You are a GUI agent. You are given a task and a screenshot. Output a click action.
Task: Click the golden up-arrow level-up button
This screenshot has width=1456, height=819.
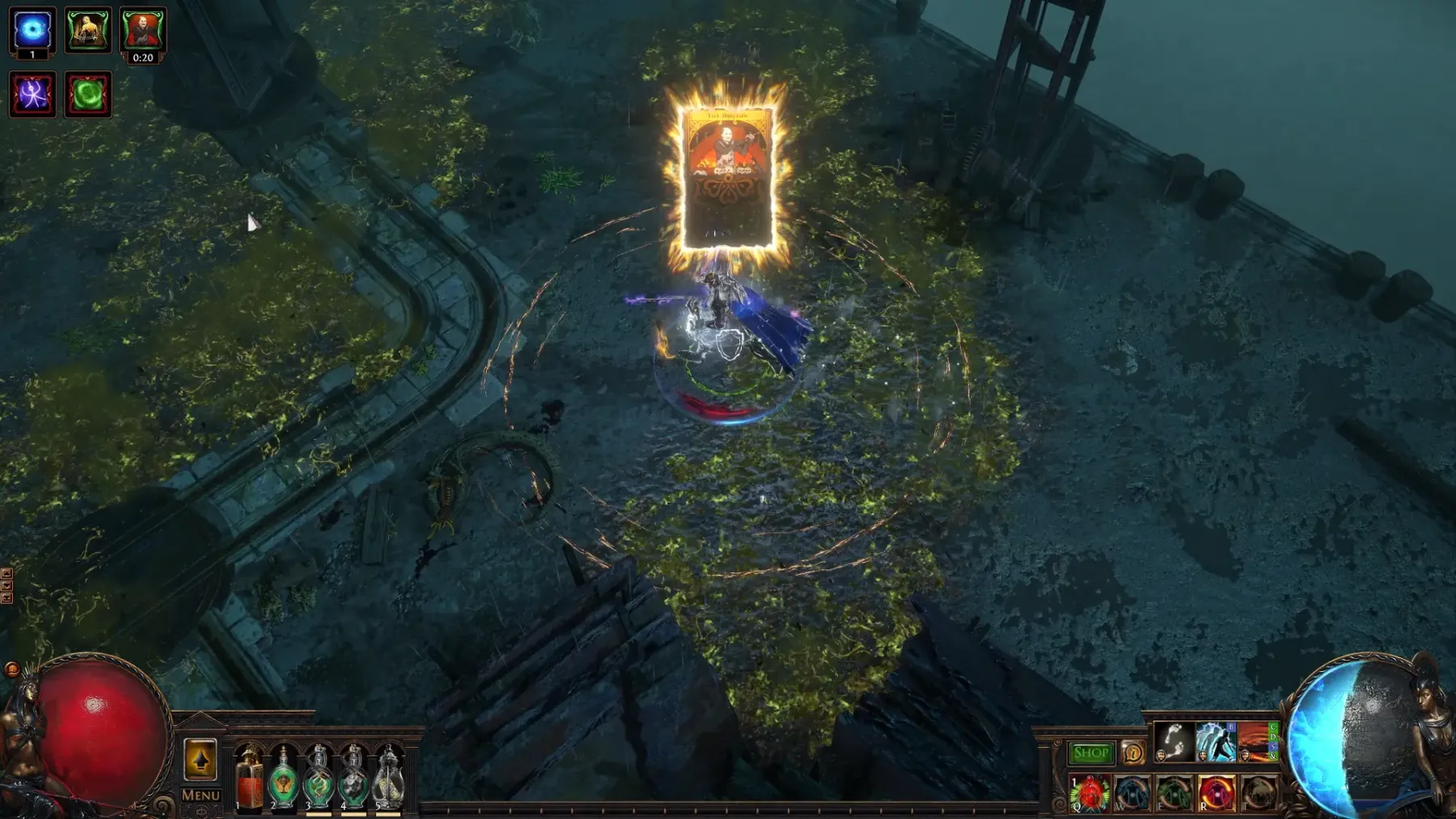(x=201, y=760)
